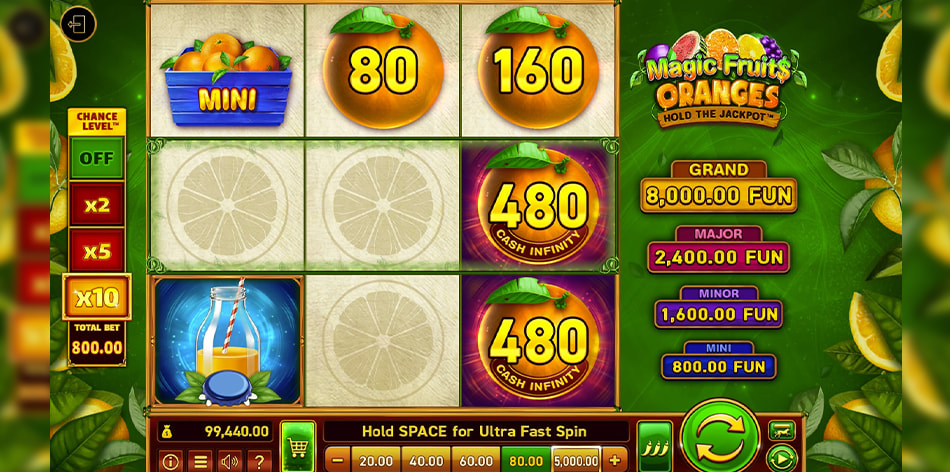Activate the x10 Chance Level multiplier

[x=97, y=297]
